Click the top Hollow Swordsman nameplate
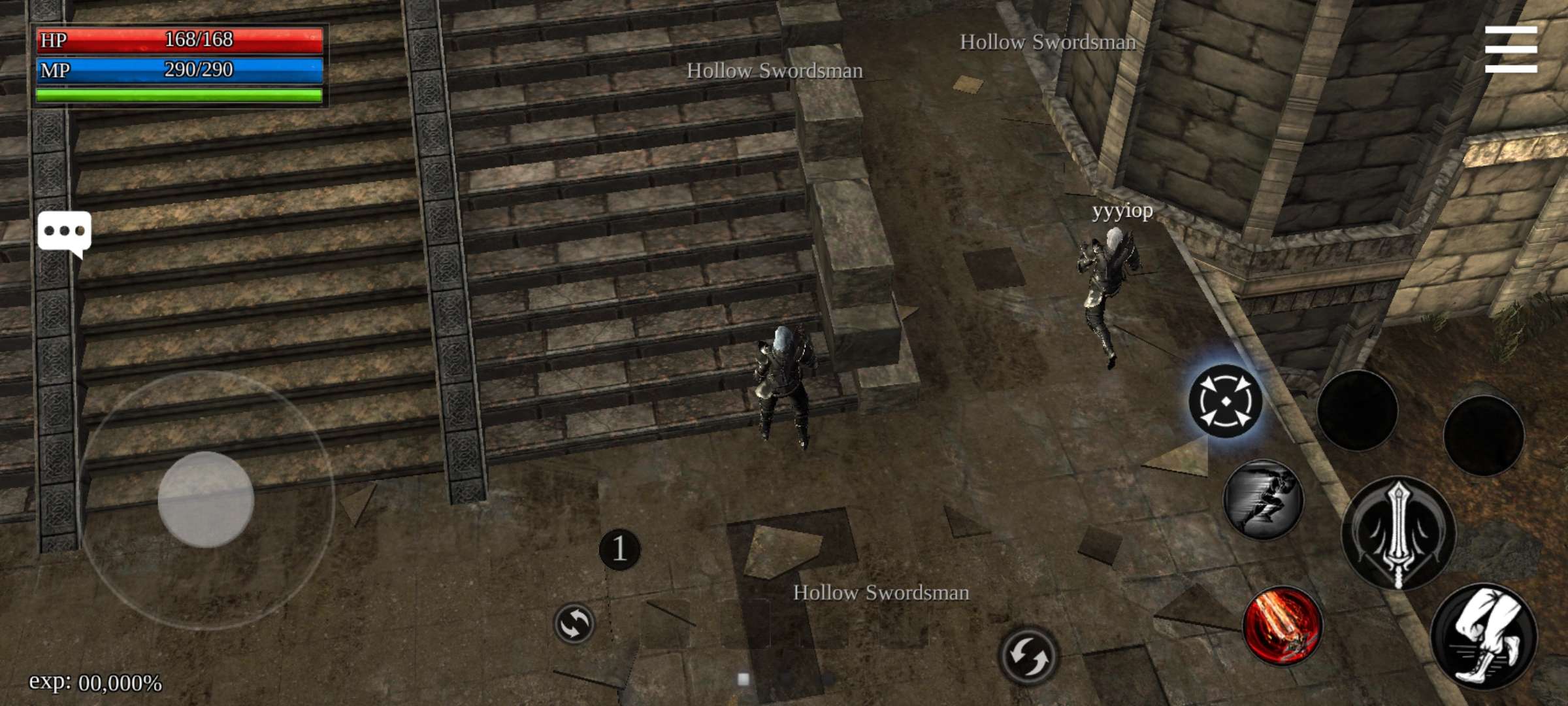The image size is (1568, 706). [x=1048, y=42]
